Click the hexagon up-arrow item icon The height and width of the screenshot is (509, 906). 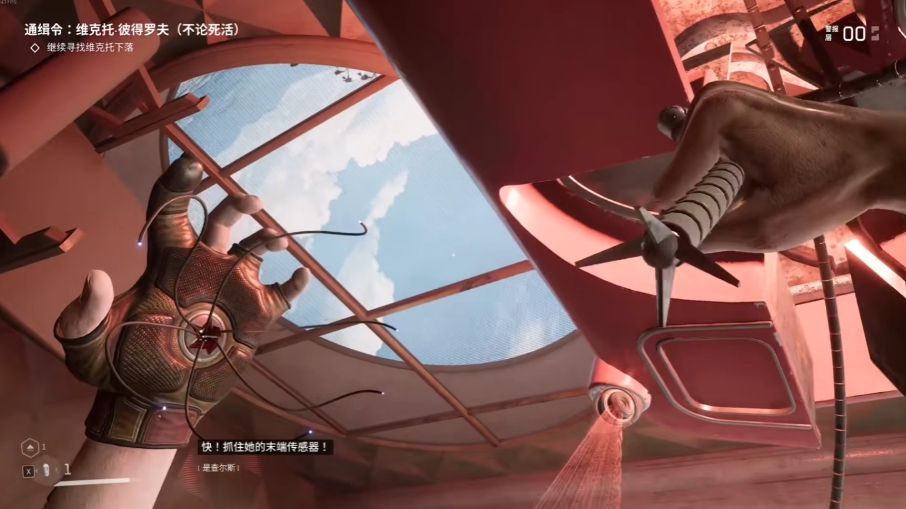(29, 447)
